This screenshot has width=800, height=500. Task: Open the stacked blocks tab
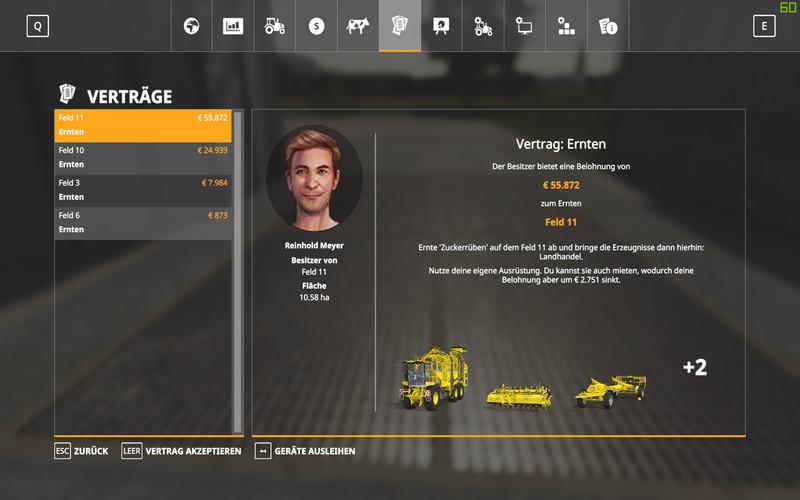[566, 26]
